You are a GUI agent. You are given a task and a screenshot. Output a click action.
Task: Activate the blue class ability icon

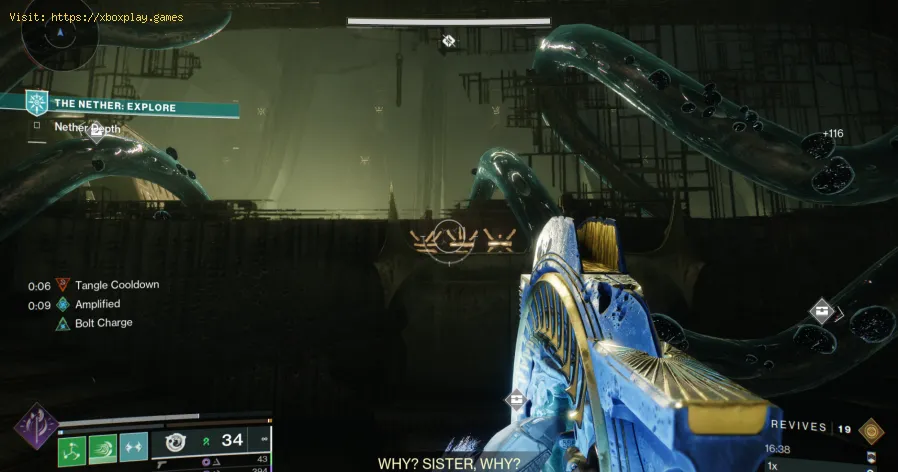pos(134,449)
